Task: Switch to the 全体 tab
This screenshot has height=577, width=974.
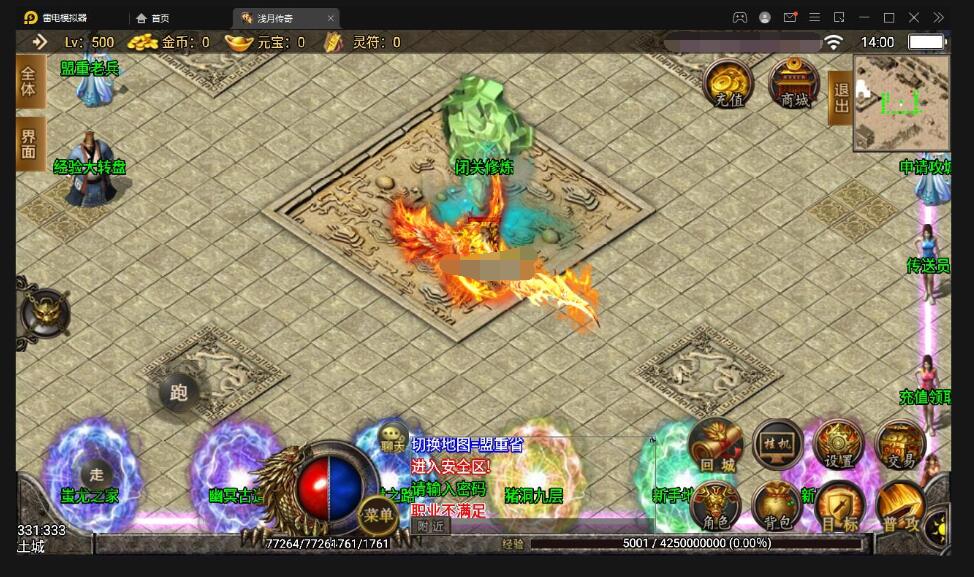Action: click(28, 81)
